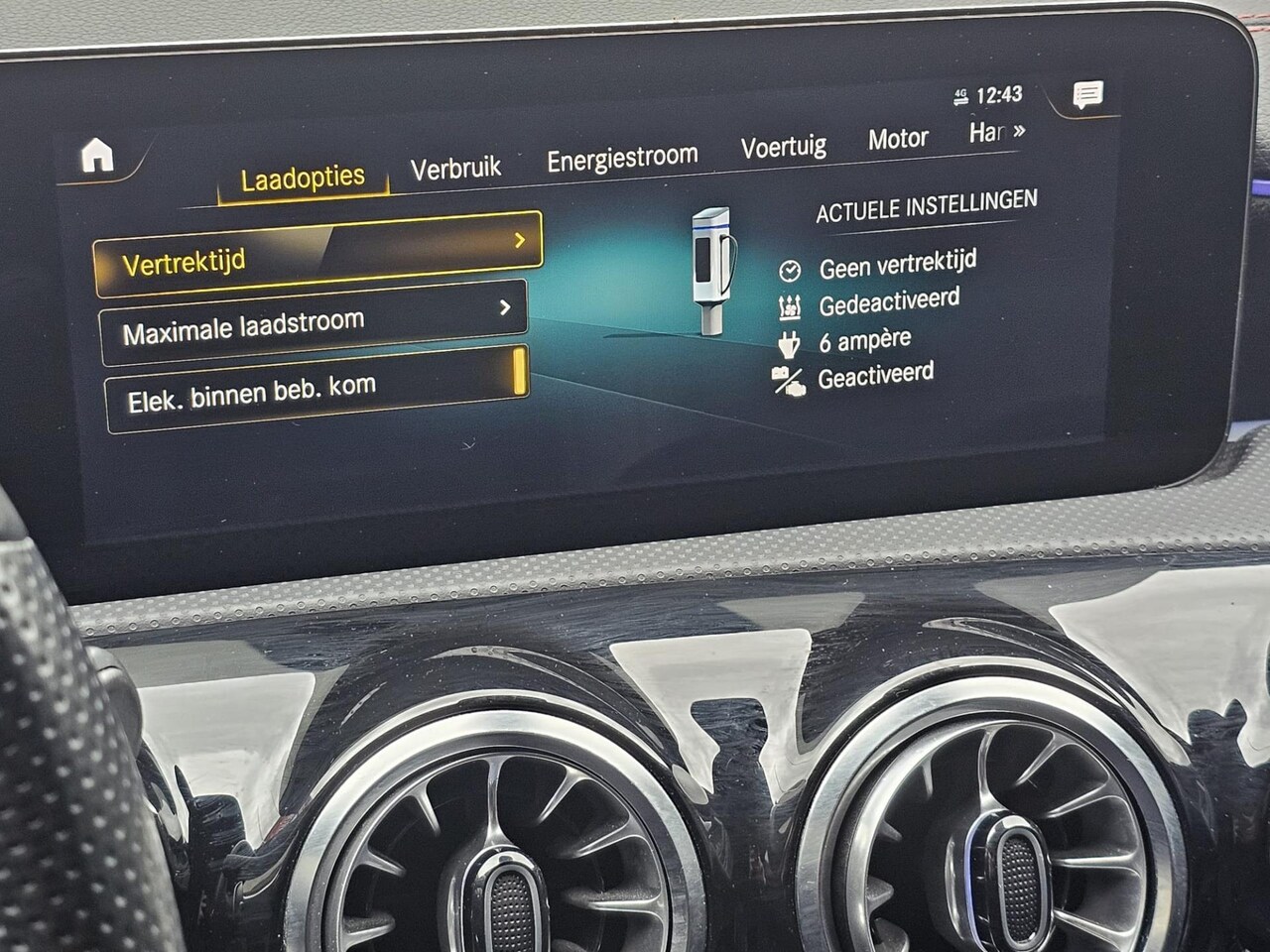Image resolution: width=1270 pixels, height=952 pixels.
Task: Open the Vertrektijd menu entry
Action: pos(317,255)
